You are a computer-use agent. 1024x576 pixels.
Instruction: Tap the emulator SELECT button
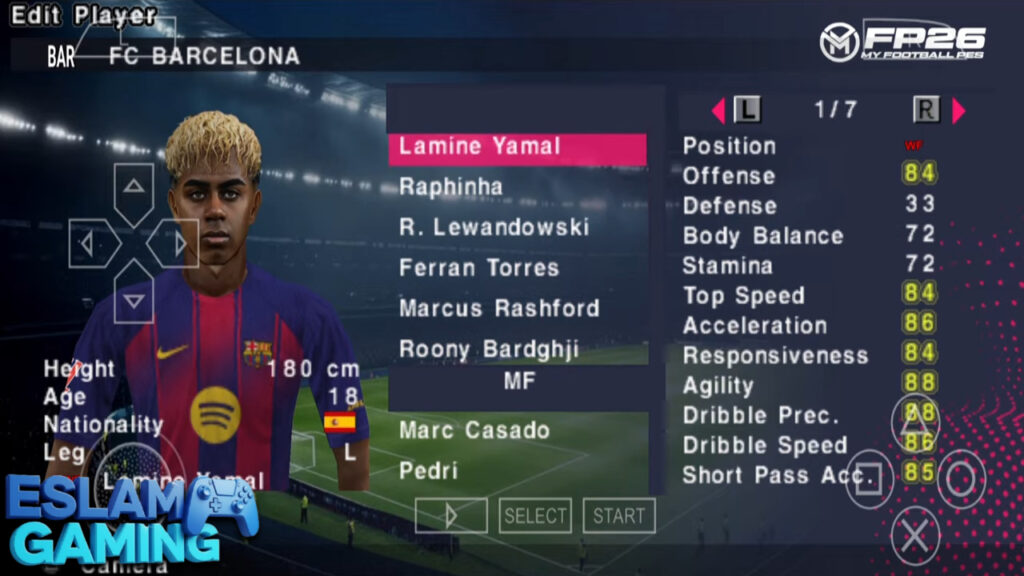[x=535, y=516]
